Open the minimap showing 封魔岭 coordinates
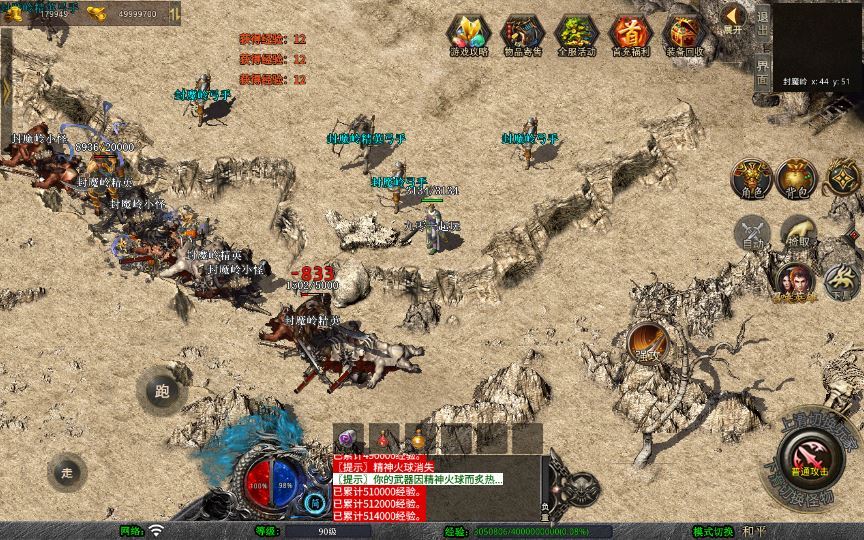The height and width of the screenshot is (540, 864). (817, 48)
